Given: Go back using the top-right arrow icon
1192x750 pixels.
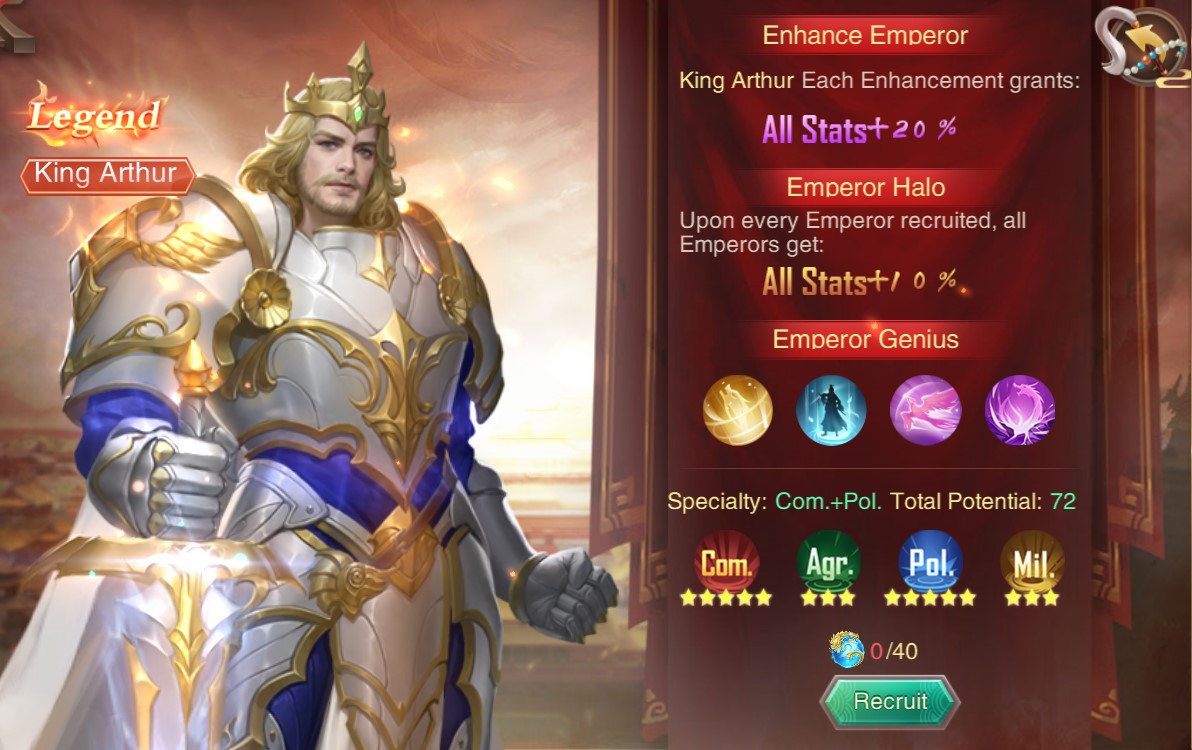Looking at the screenshot, I should [x=1143, y=46].
